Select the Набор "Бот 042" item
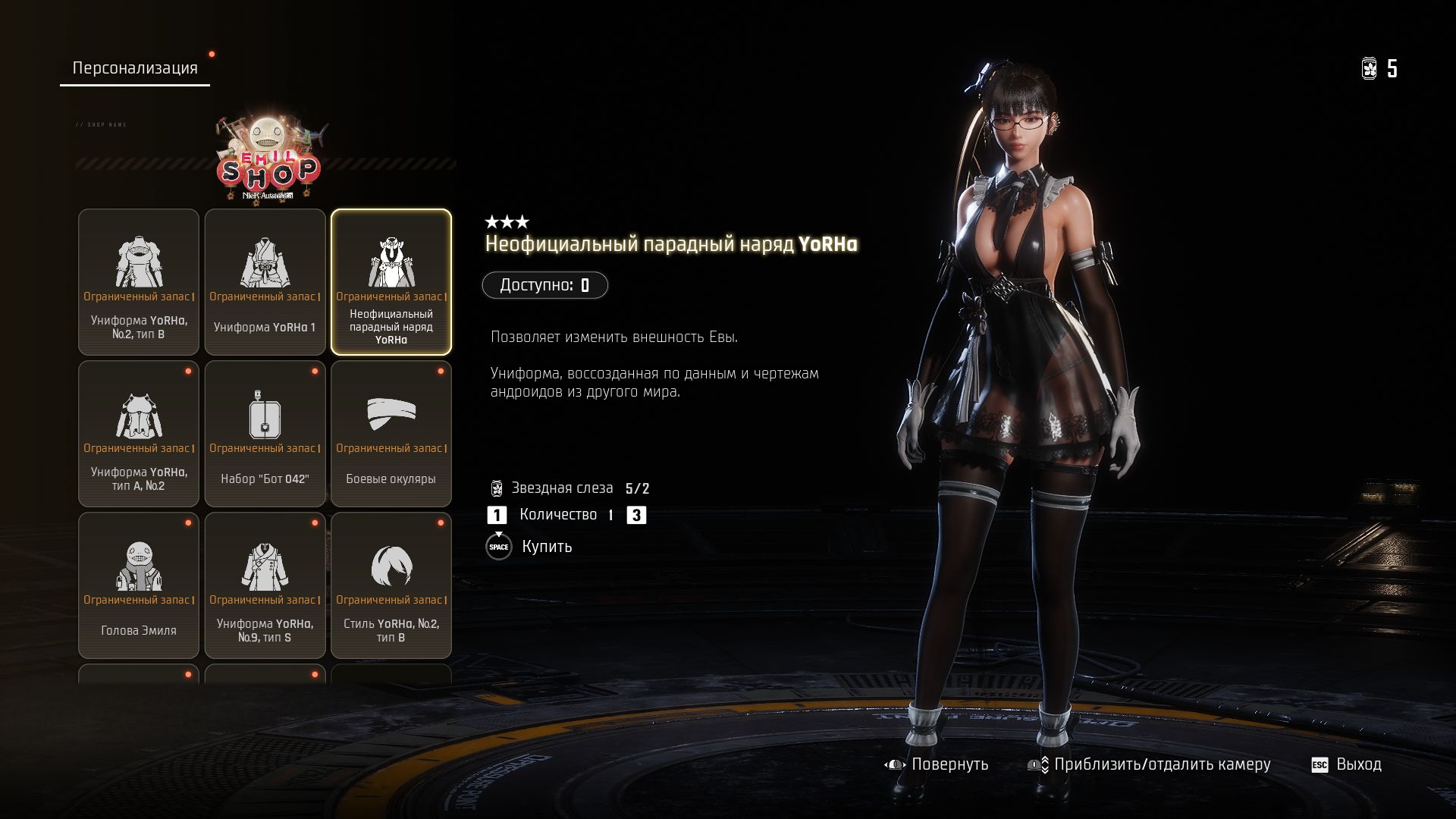The height and width of the screenshot is (819, 1456). pyautogui.click(x=265, y=434)
